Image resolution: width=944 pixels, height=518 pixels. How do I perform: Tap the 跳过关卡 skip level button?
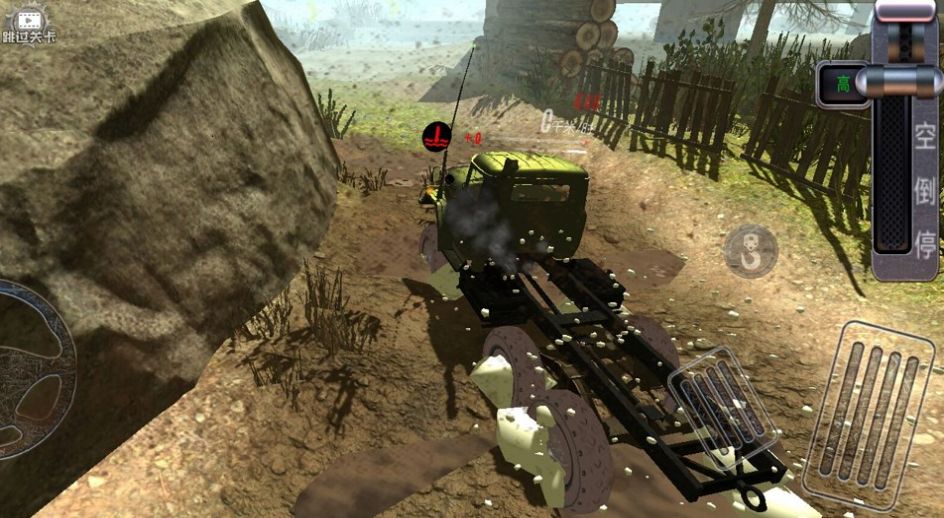pyautogui.click(x=29, y=24)
